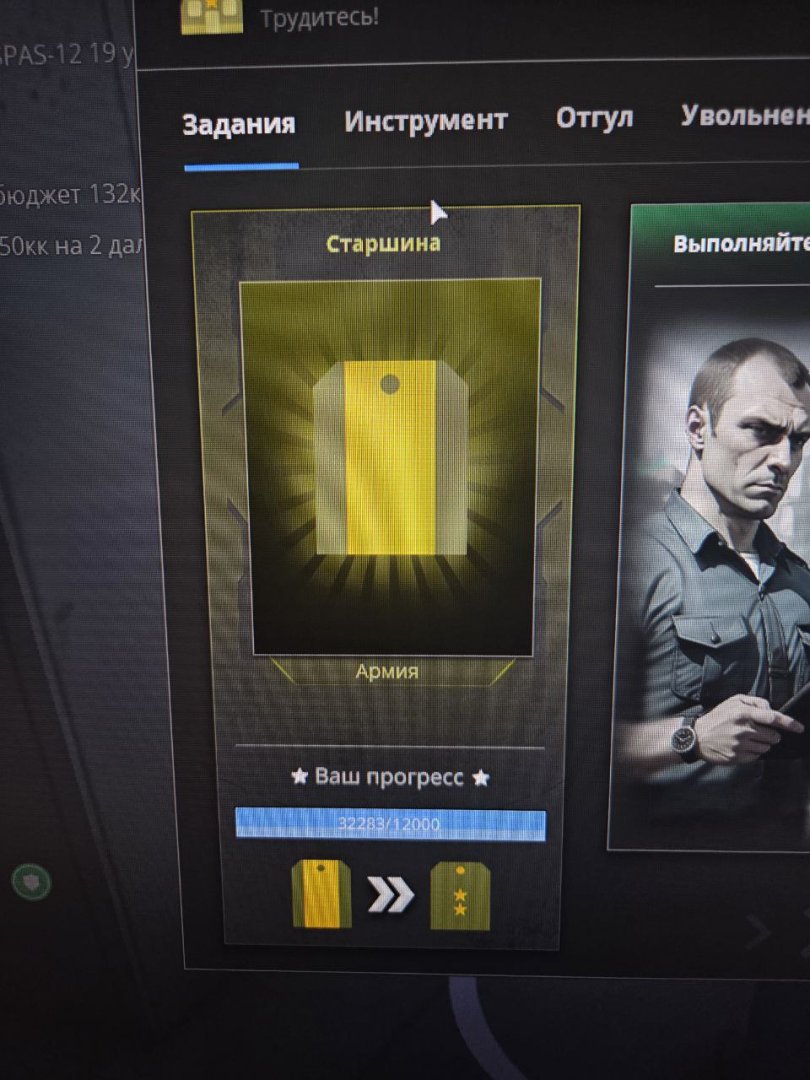Select the Отгул tab
The height and width of the screenshot is (1080, 810).
click(594, 118)
